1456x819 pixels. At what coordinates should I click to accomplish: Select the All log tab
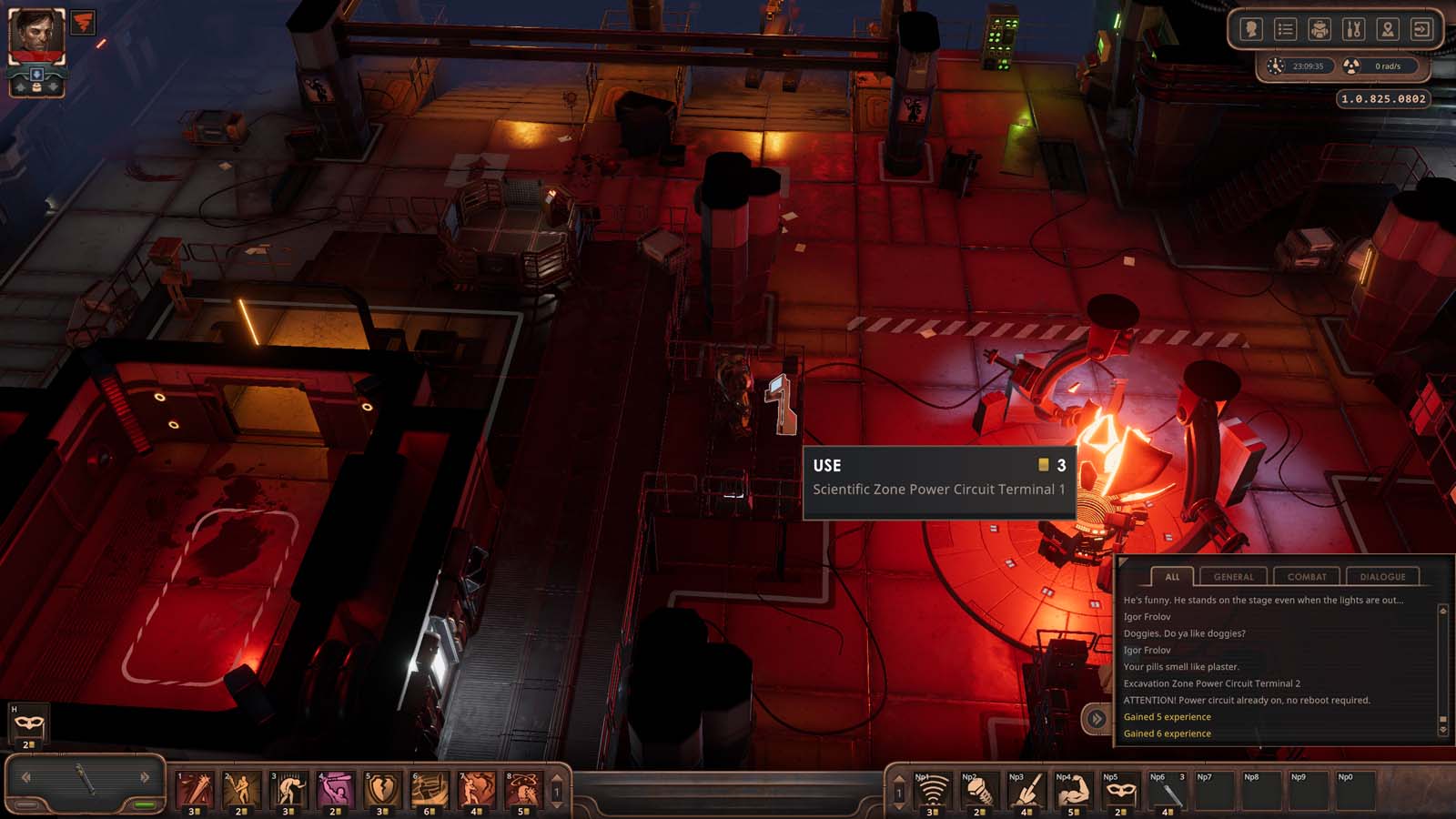(1172, 577)
